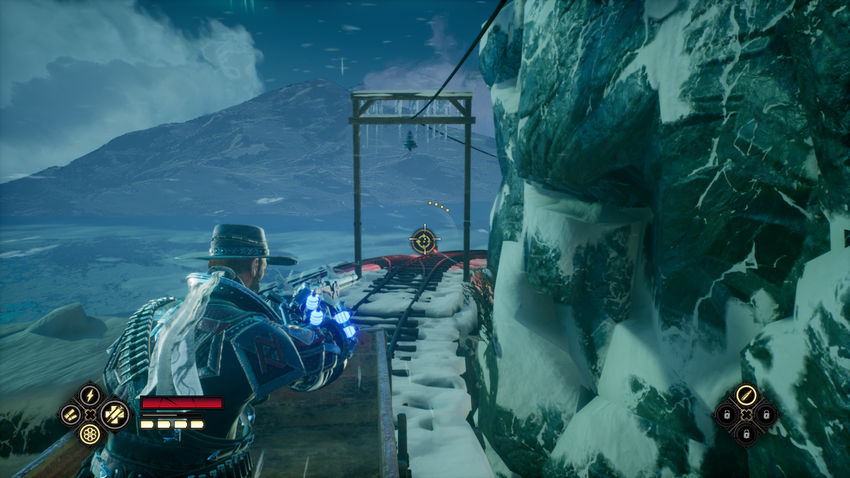Activate the lightning bolt ability
Viewport: 850px width, 478px height.
(90, 394)
